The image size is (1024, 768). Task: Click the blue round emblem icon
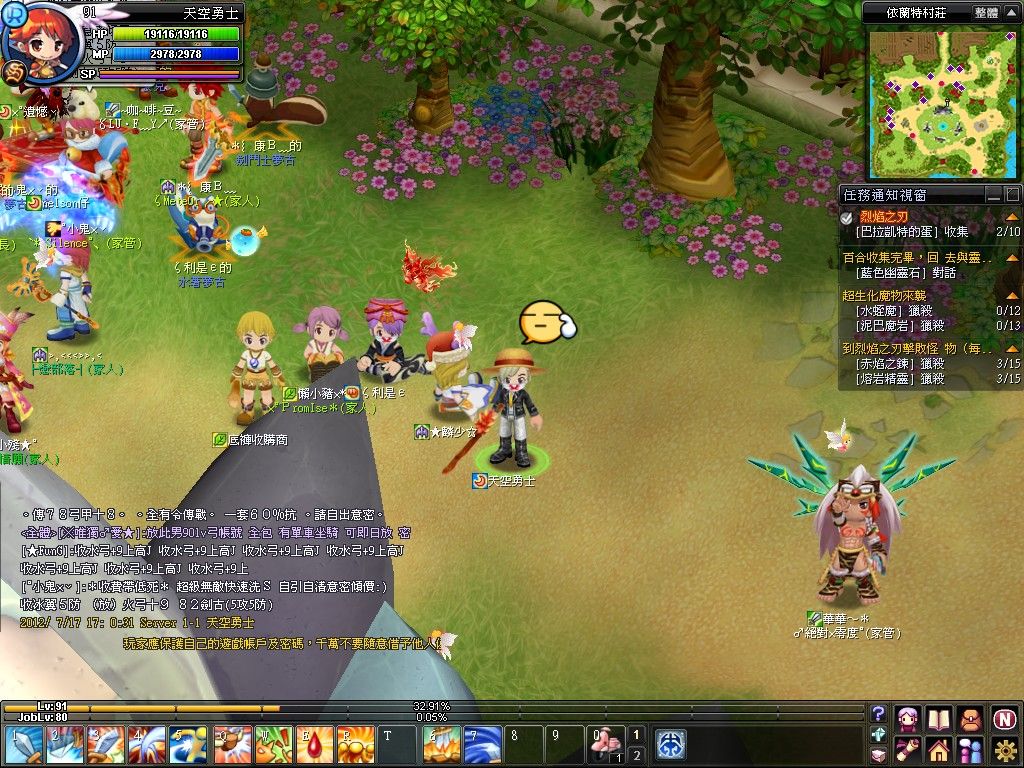(x=670, y=745)
